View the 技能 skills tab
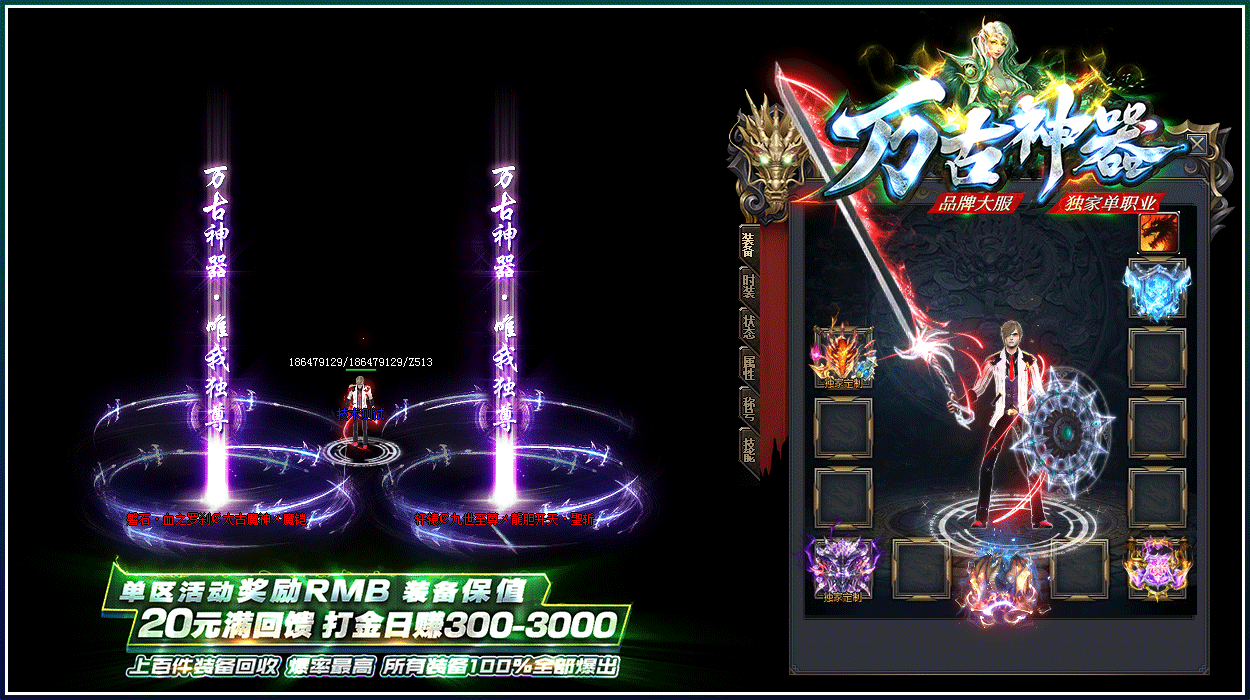This screenshot has width=1250, height=700. (x=748, y=445)
